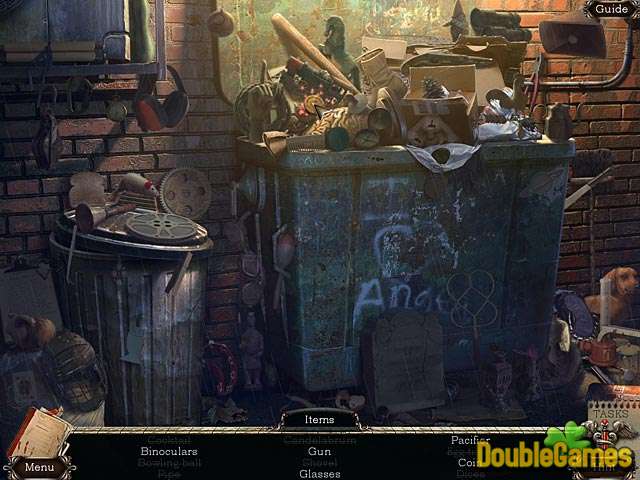Open the Guide button

[611, 9]
